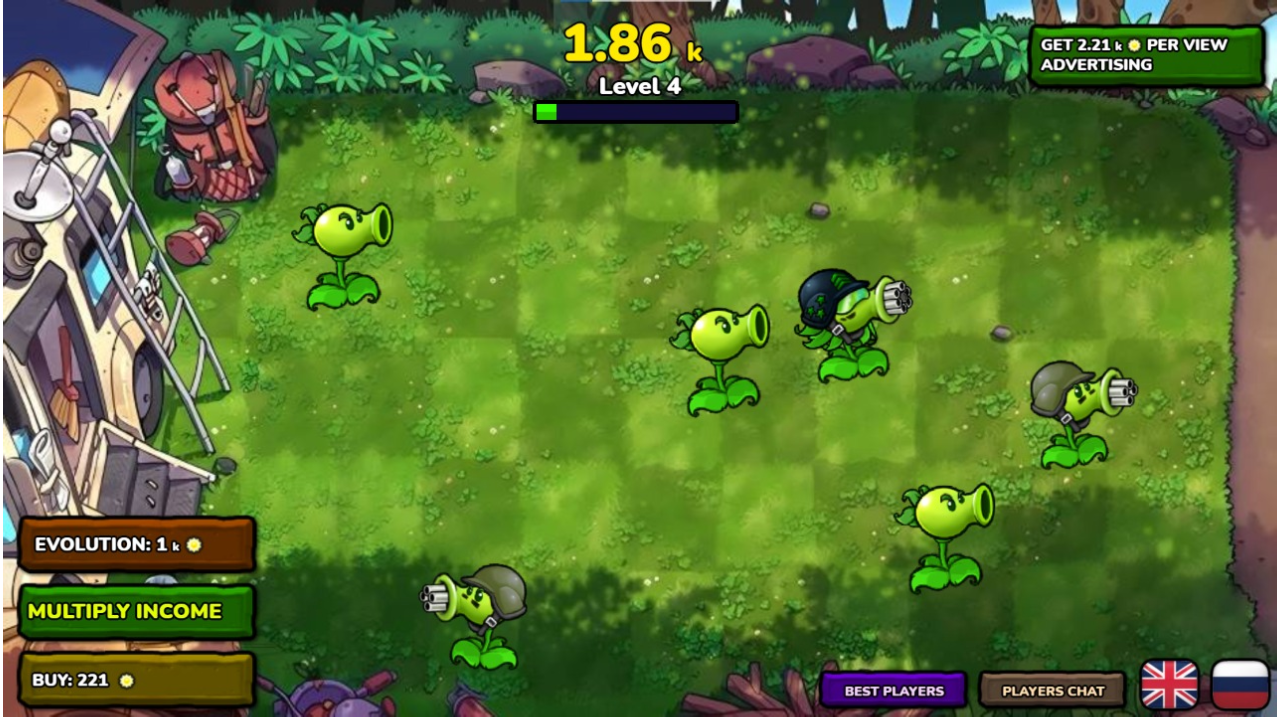Activate the MULTIPLY INCOME boost

point(137,611)
